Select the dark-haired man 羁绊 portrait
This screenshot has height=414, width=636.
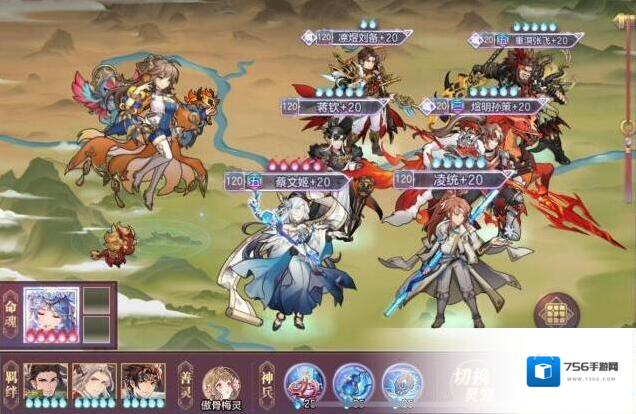46,382
